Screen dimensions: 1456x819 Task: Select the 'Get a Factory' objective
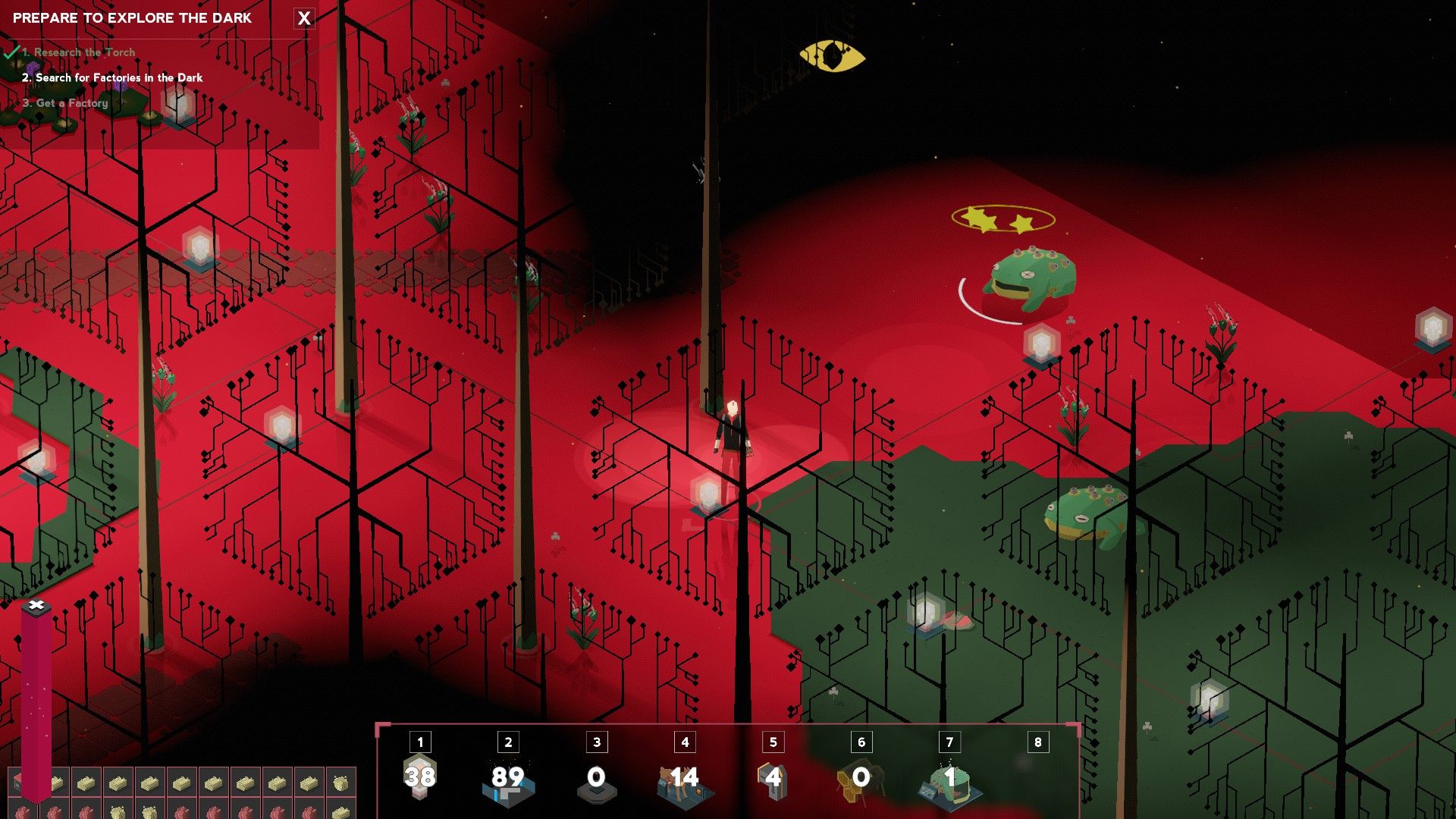coord(72,103)
